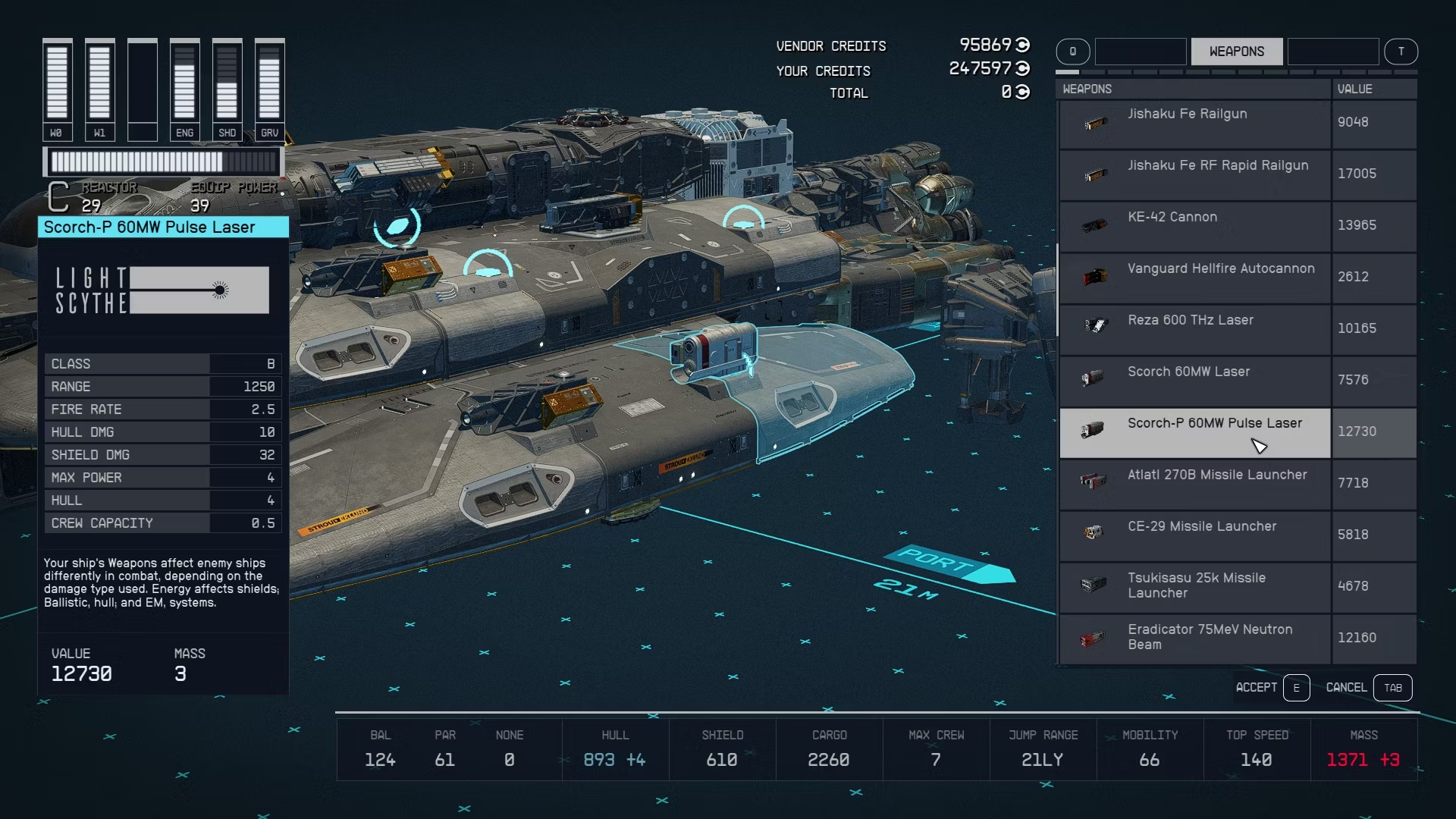Switch to the blank tab left of WEAPONS
The width and height of the screenshot is (1456, 819).
(x=1141, y=52)
